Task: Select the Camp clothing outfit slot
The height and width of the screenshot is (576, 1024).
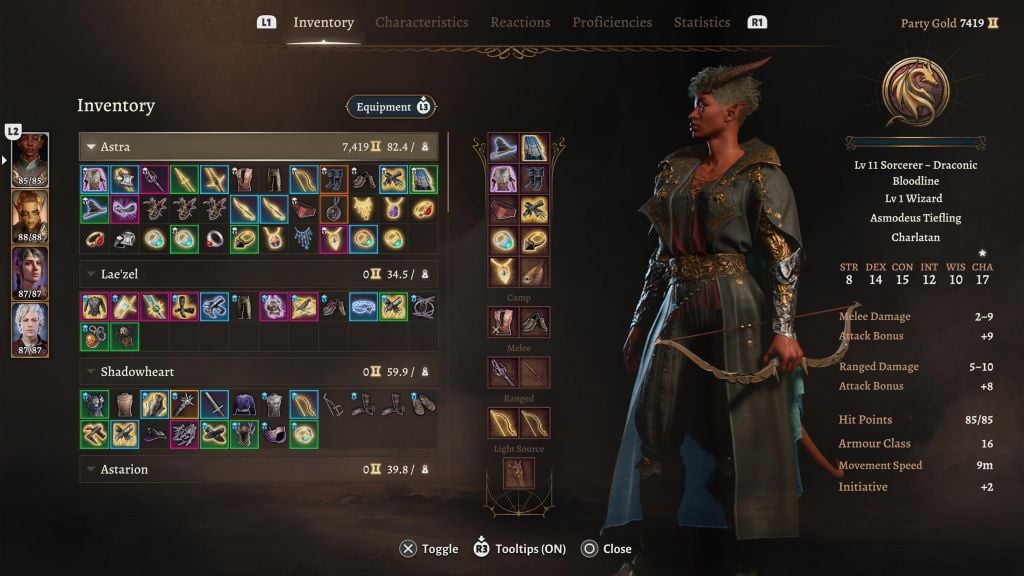Action: [503, 322]
